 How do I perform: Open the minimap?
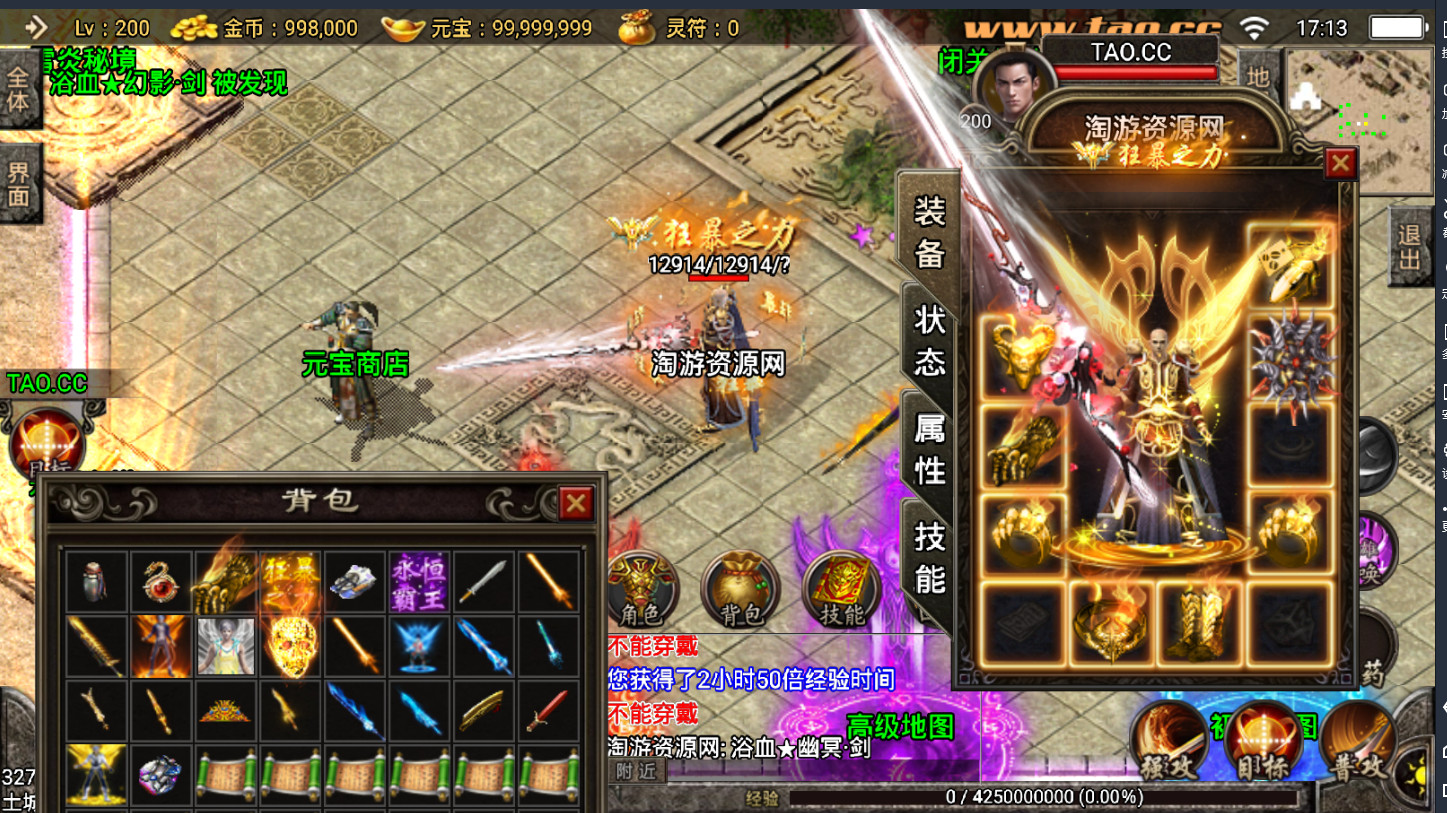pyautogui.click(x=1360, y=120)
